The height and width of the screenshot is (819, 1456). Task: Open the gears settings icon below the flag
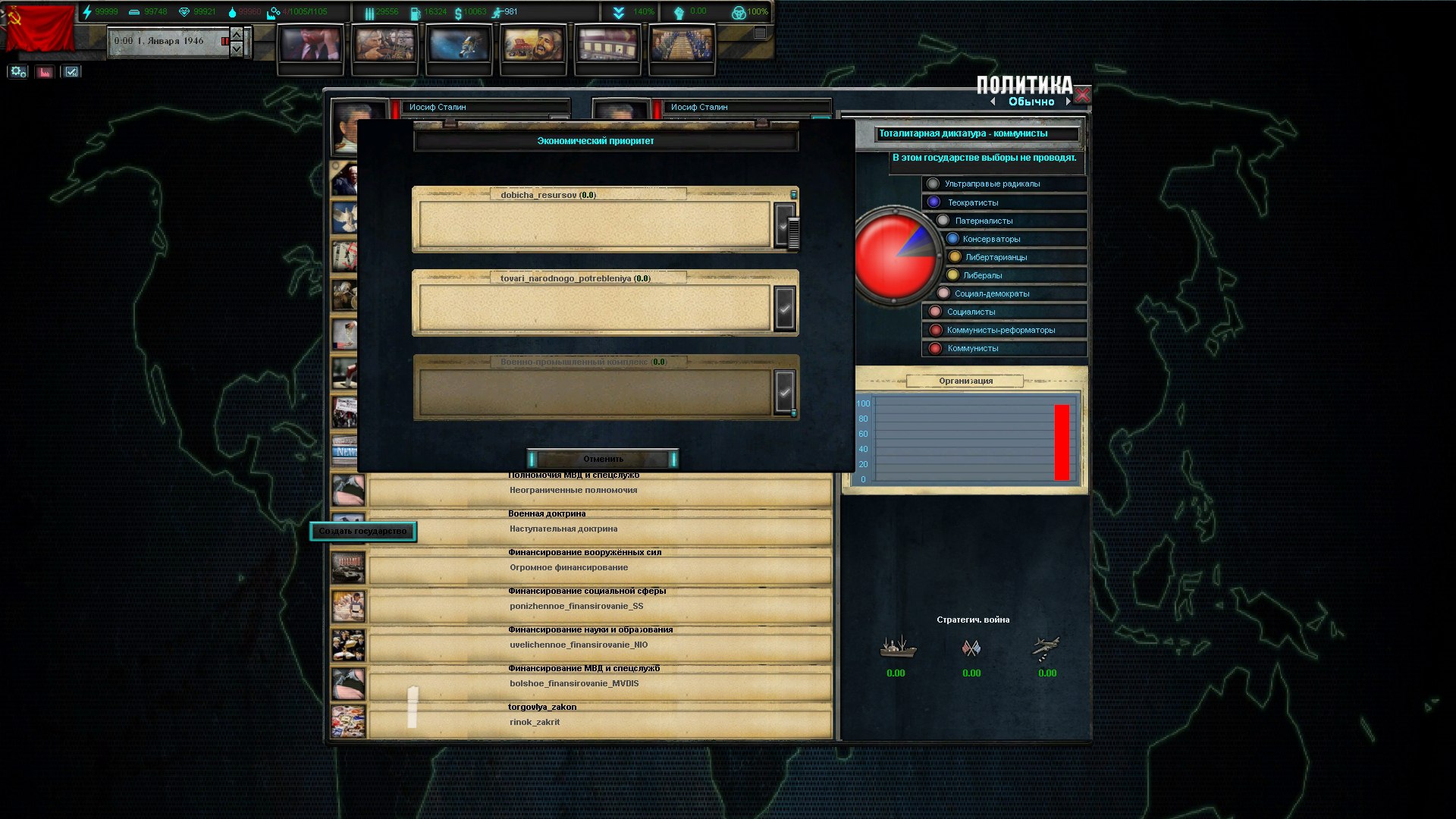click(x=18, y=72)
